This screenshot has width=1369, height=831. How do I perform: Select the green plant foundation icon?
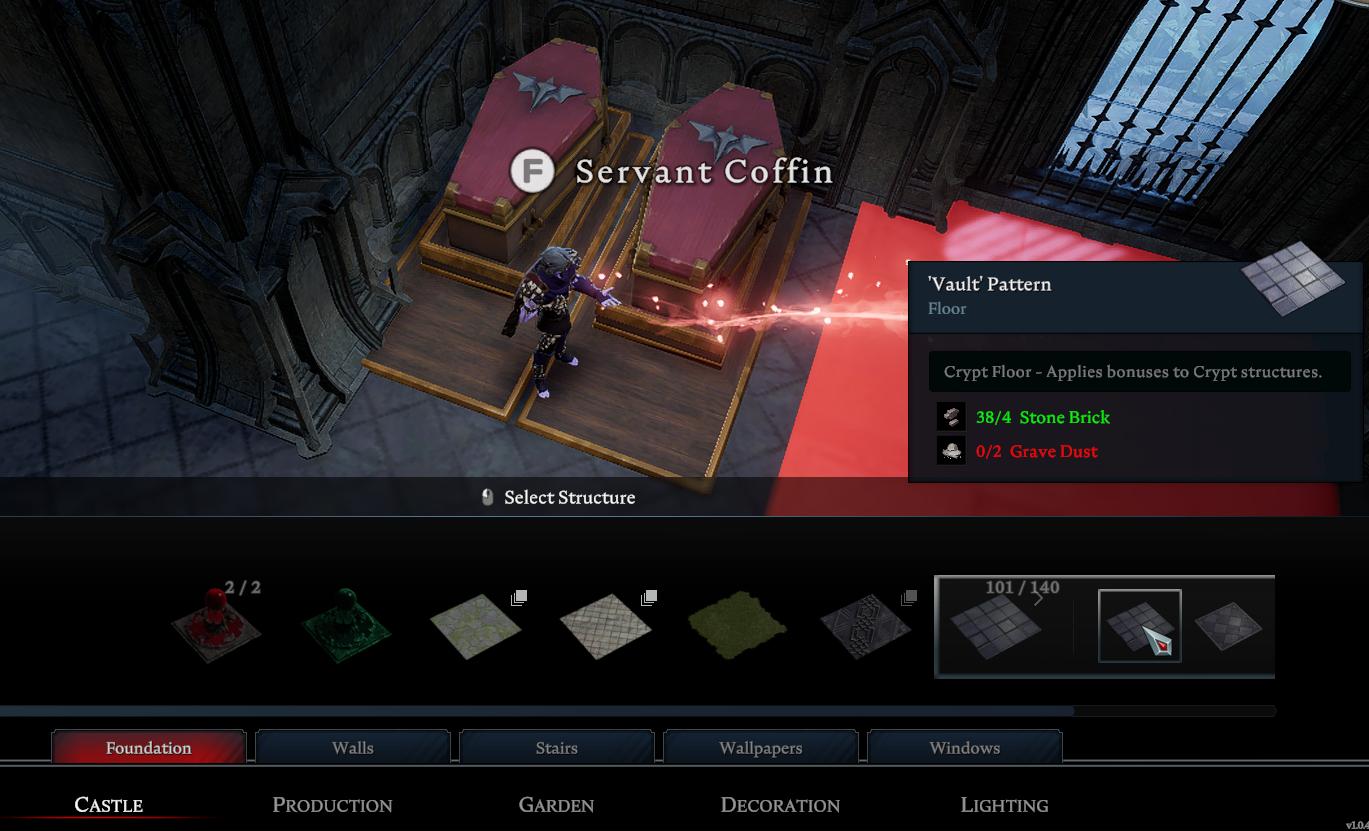[x=345, y=627]
